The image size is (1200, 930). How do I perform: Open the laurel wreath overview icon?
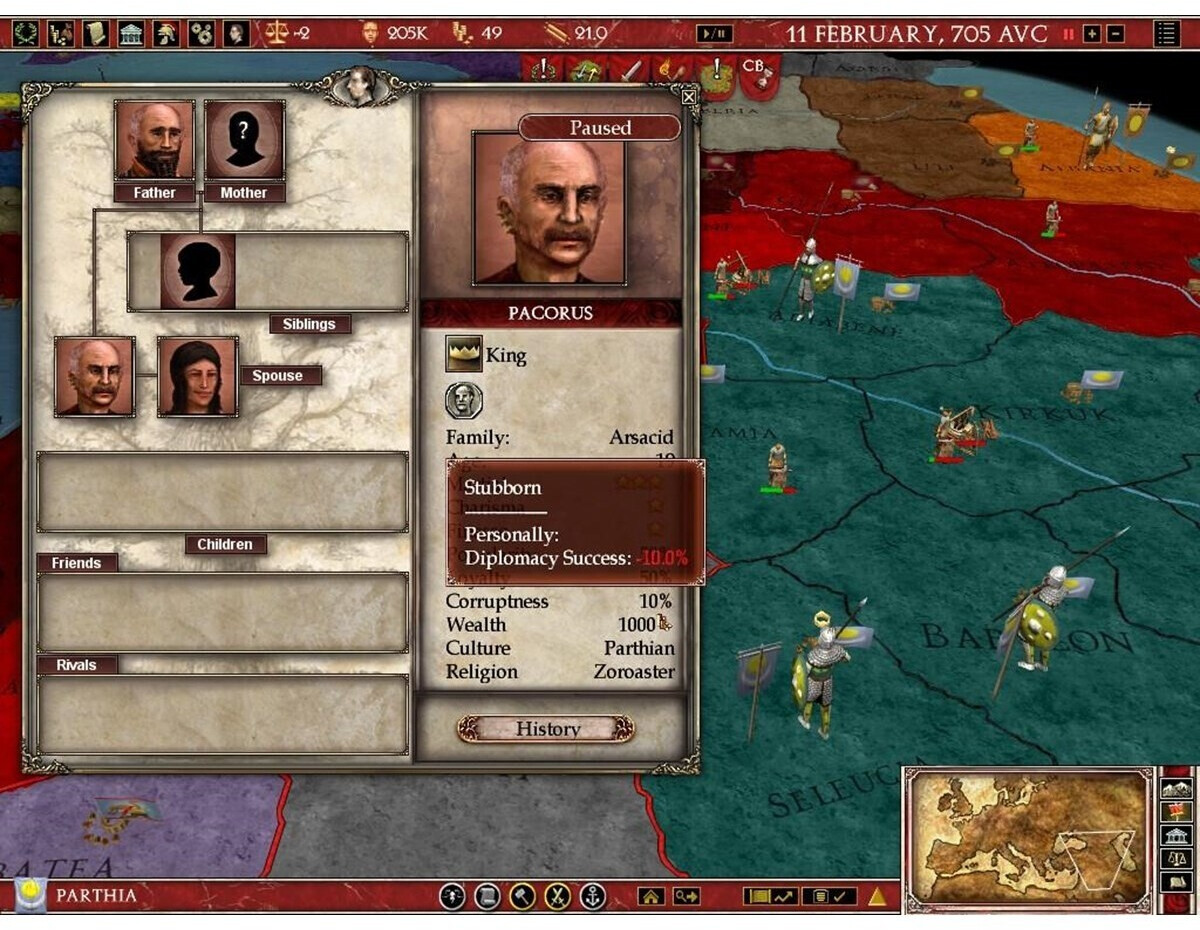point(26,34)
